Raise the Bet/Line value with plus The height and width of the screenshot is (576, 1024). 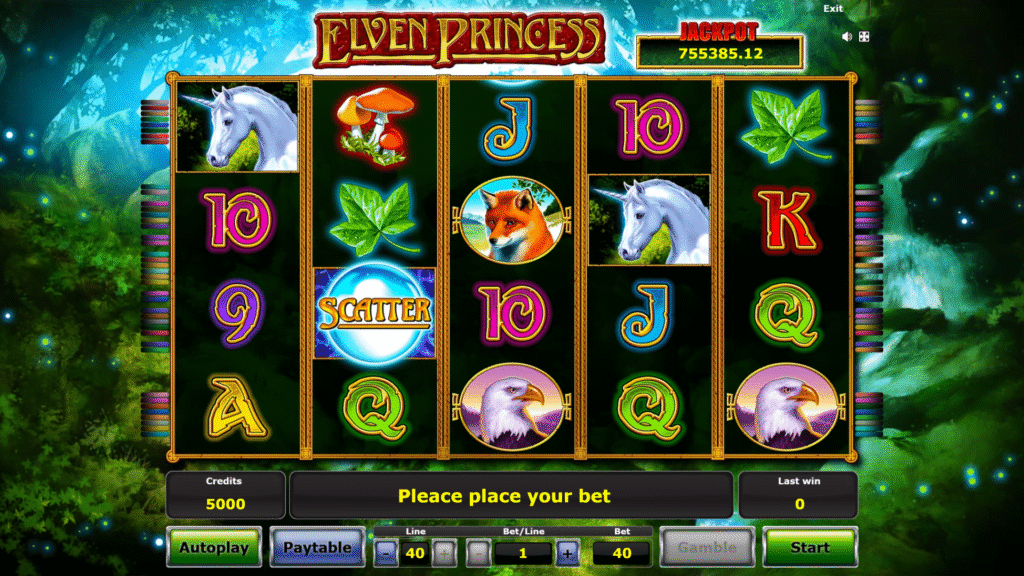coord(567,553)
